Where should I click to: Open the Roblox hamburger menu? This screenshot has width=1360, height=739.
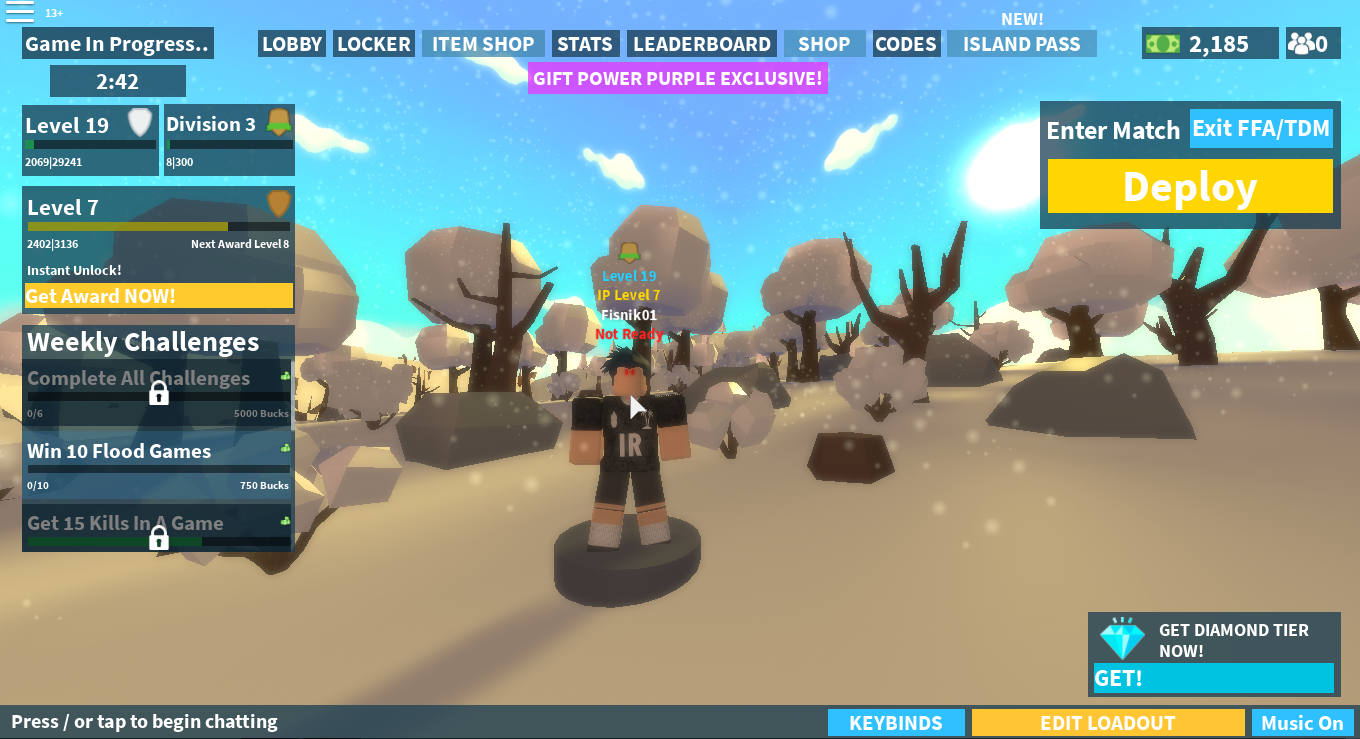point(20,12)
